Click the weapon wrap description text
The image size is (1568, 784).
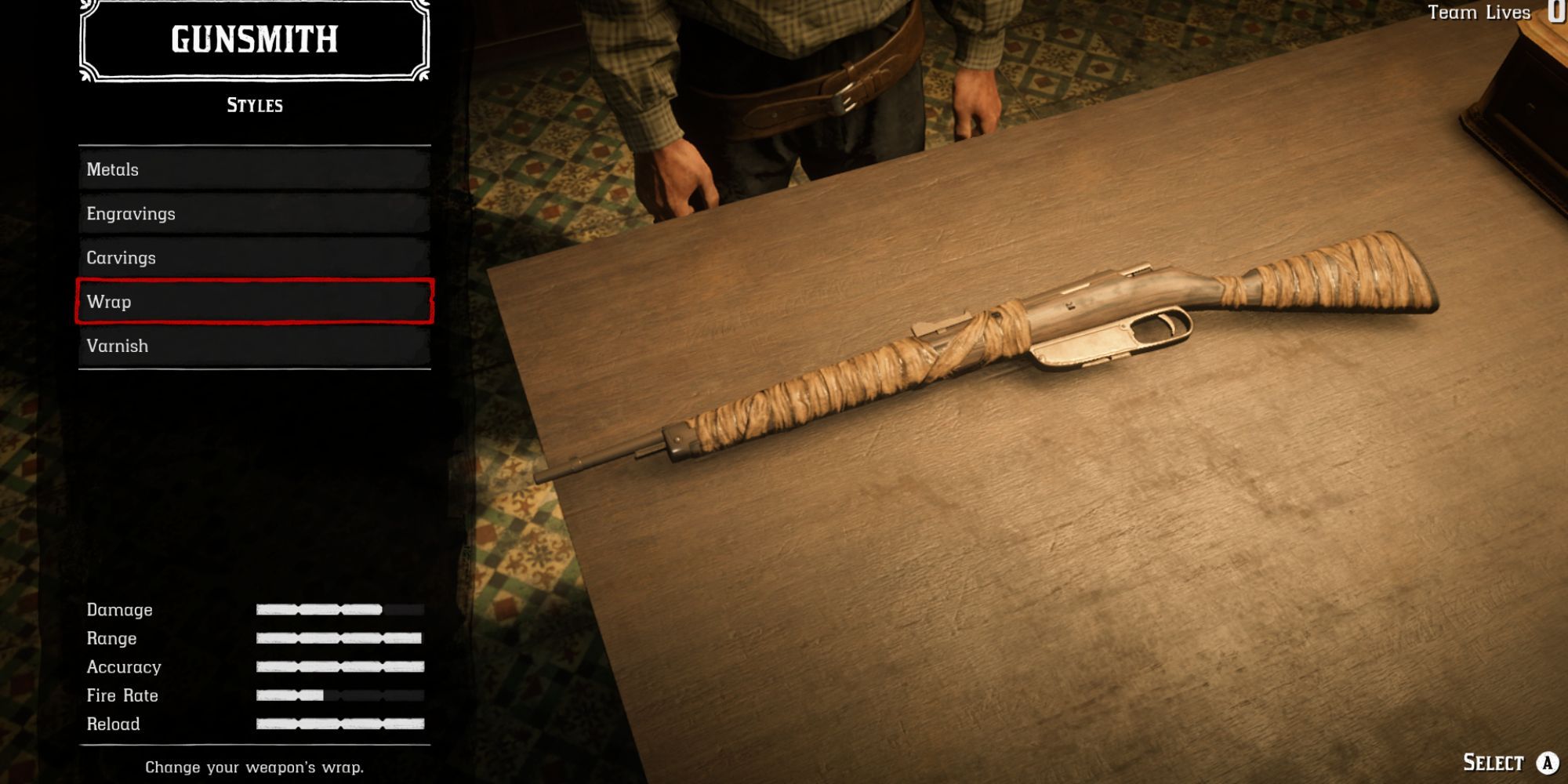point(253,767)
